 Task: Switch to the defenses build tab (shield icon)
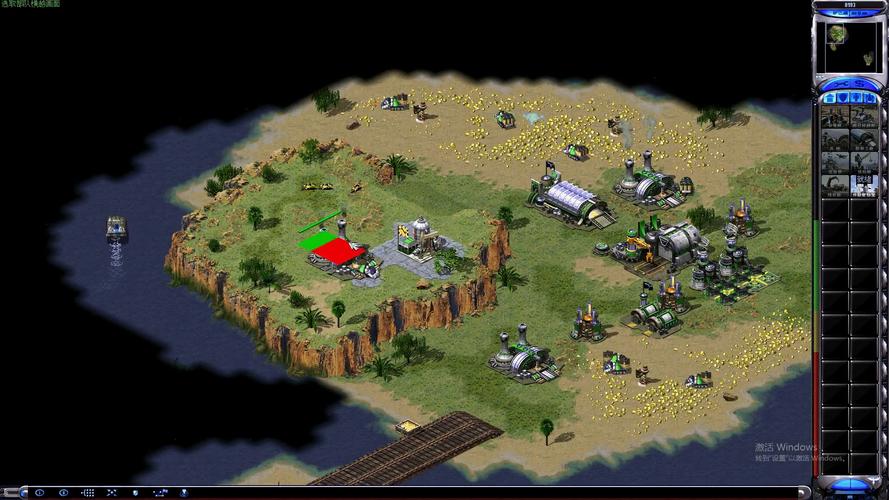843,98
